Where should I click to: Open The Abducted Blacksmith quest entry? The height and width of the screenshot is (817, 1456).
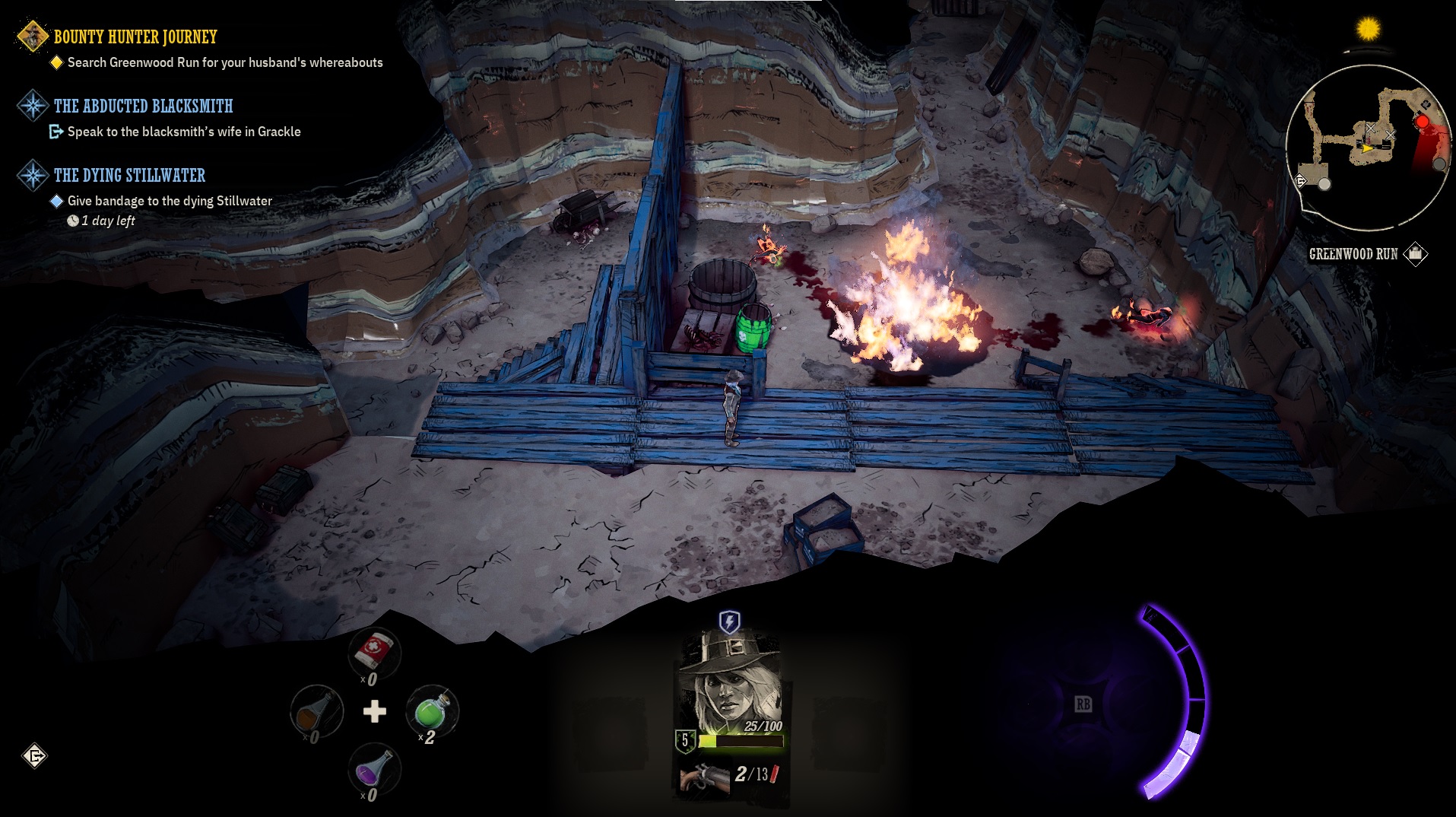click(x=143, y=106)
